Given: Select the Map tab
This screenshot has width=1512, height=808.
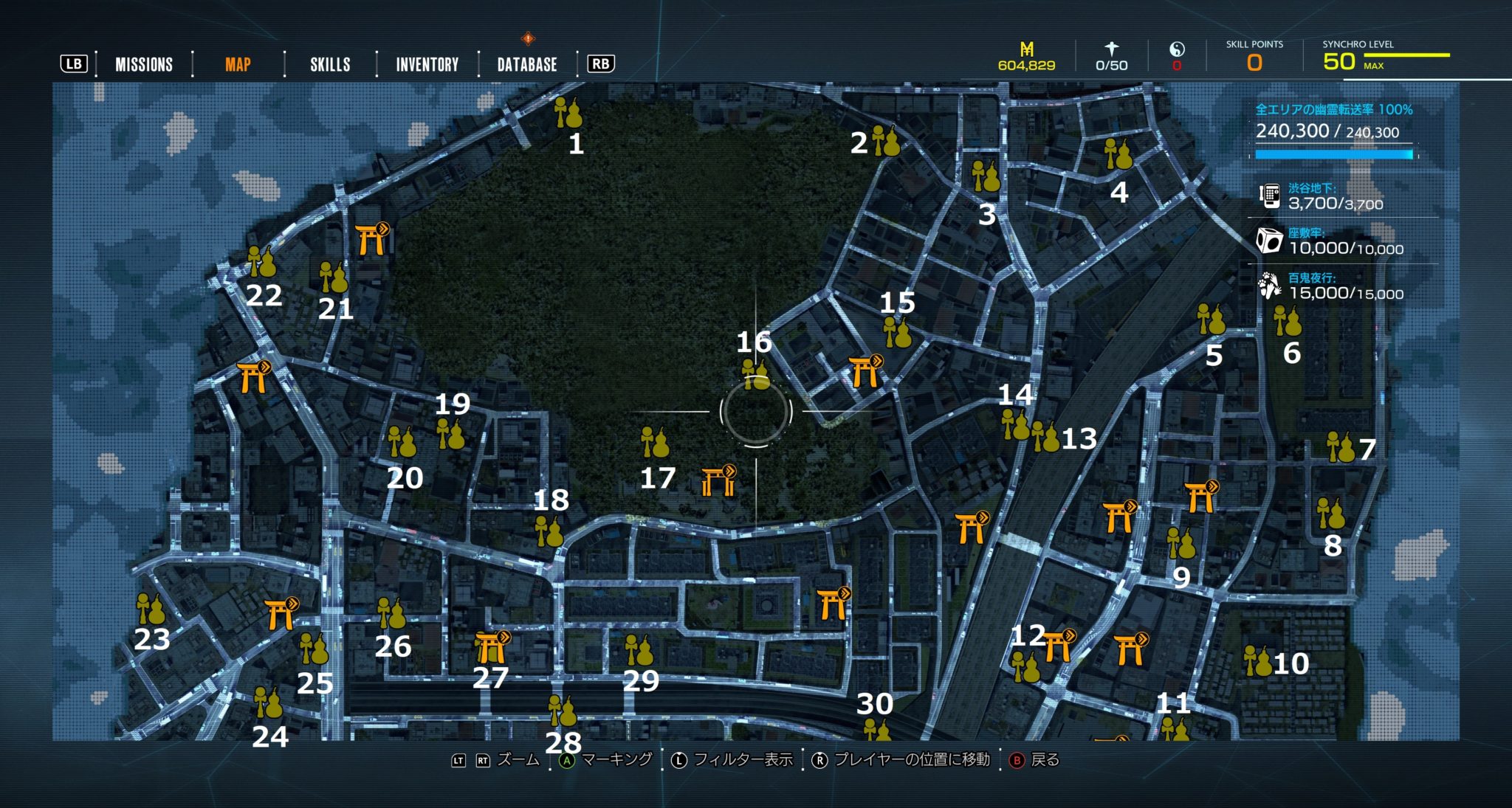Looking at the screenshot, I should (238, 65).
